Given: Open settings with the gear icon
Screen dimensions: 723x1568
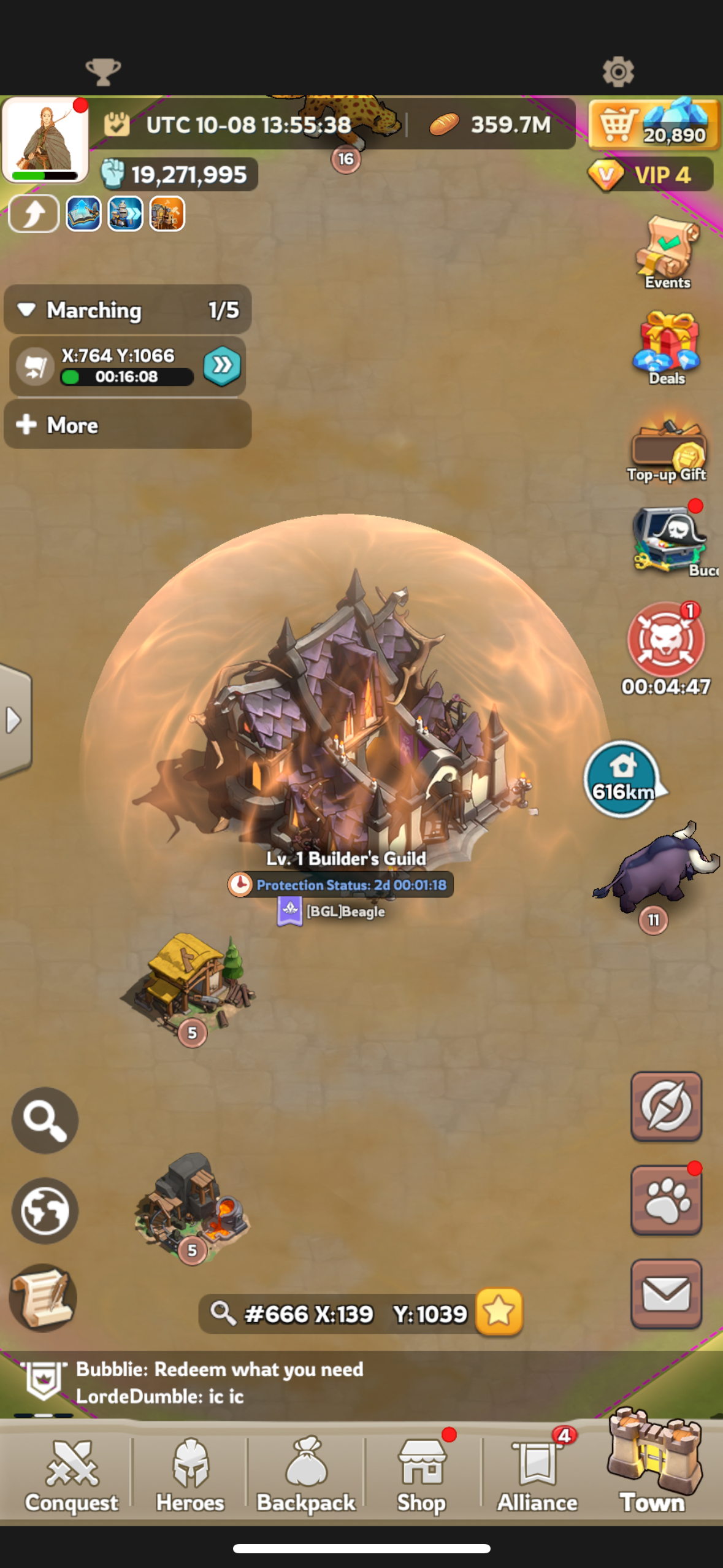Looking at the screenshot, I should (x=618, y=72).
